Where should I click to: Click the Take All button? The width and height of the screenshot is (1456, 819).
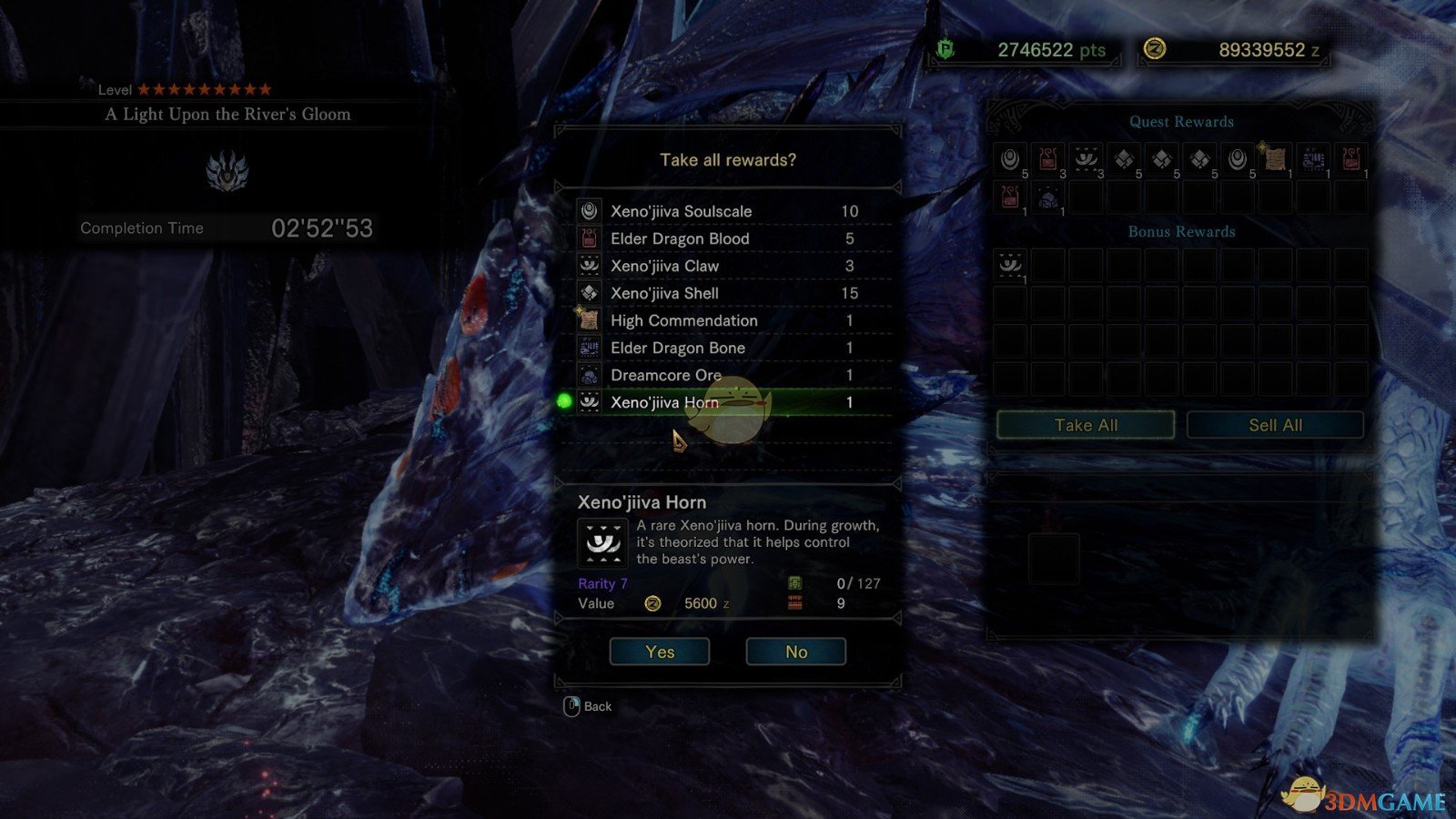click(x=1085, y=425)
